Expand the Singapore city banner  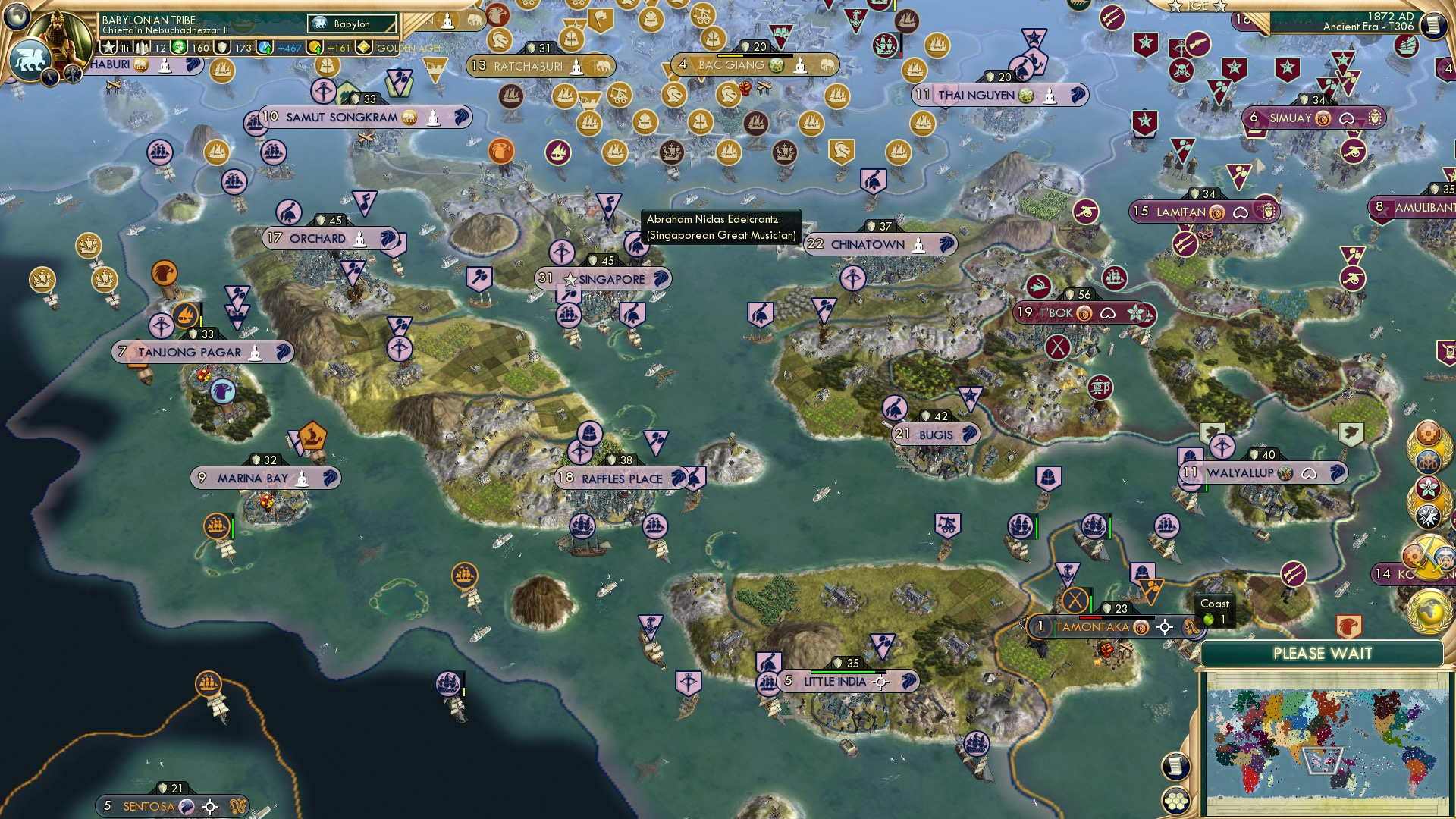click(605, 279)
